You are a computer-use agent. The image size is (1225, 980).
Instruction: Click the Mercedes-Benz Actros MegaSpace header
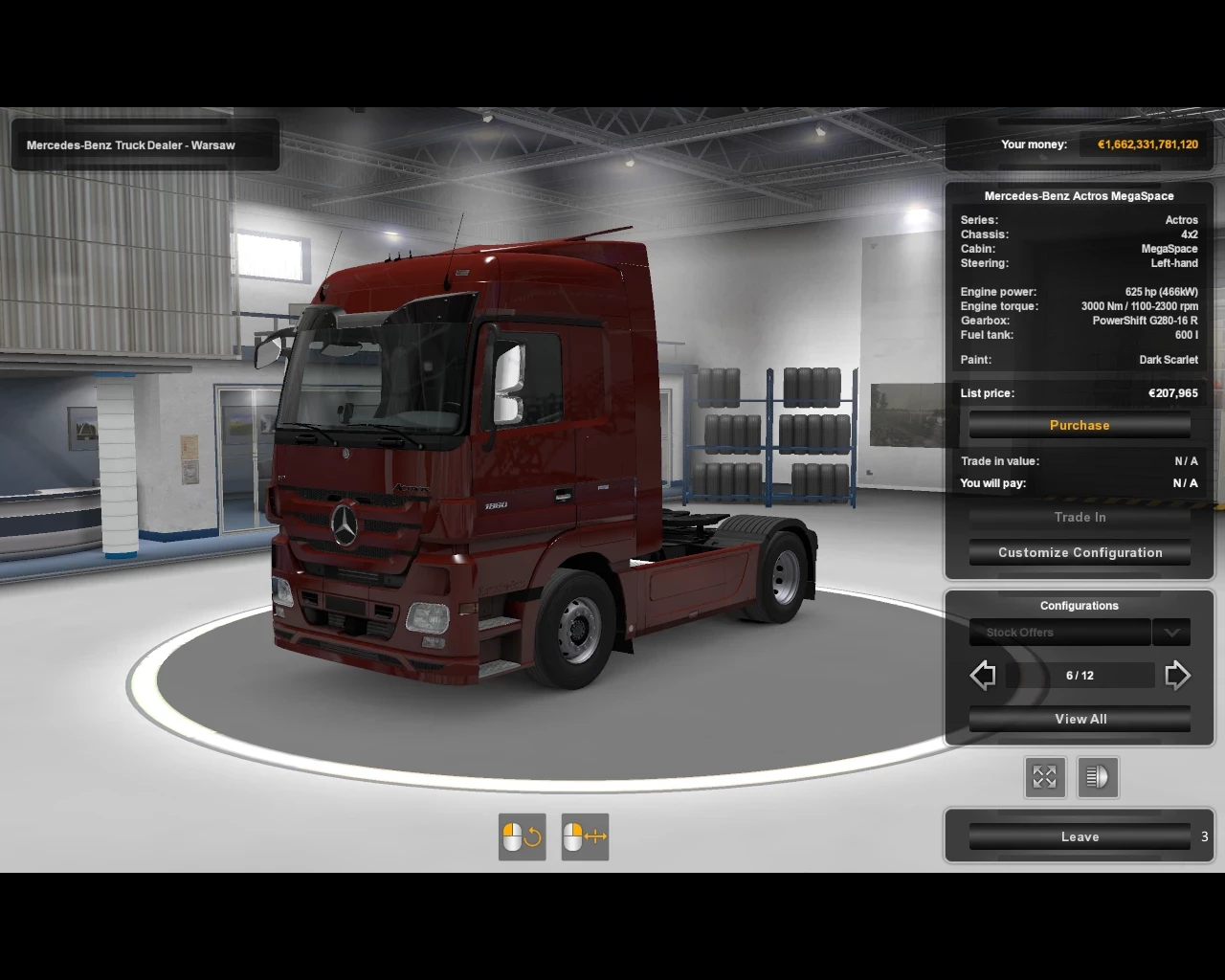tap(1080, 195)
